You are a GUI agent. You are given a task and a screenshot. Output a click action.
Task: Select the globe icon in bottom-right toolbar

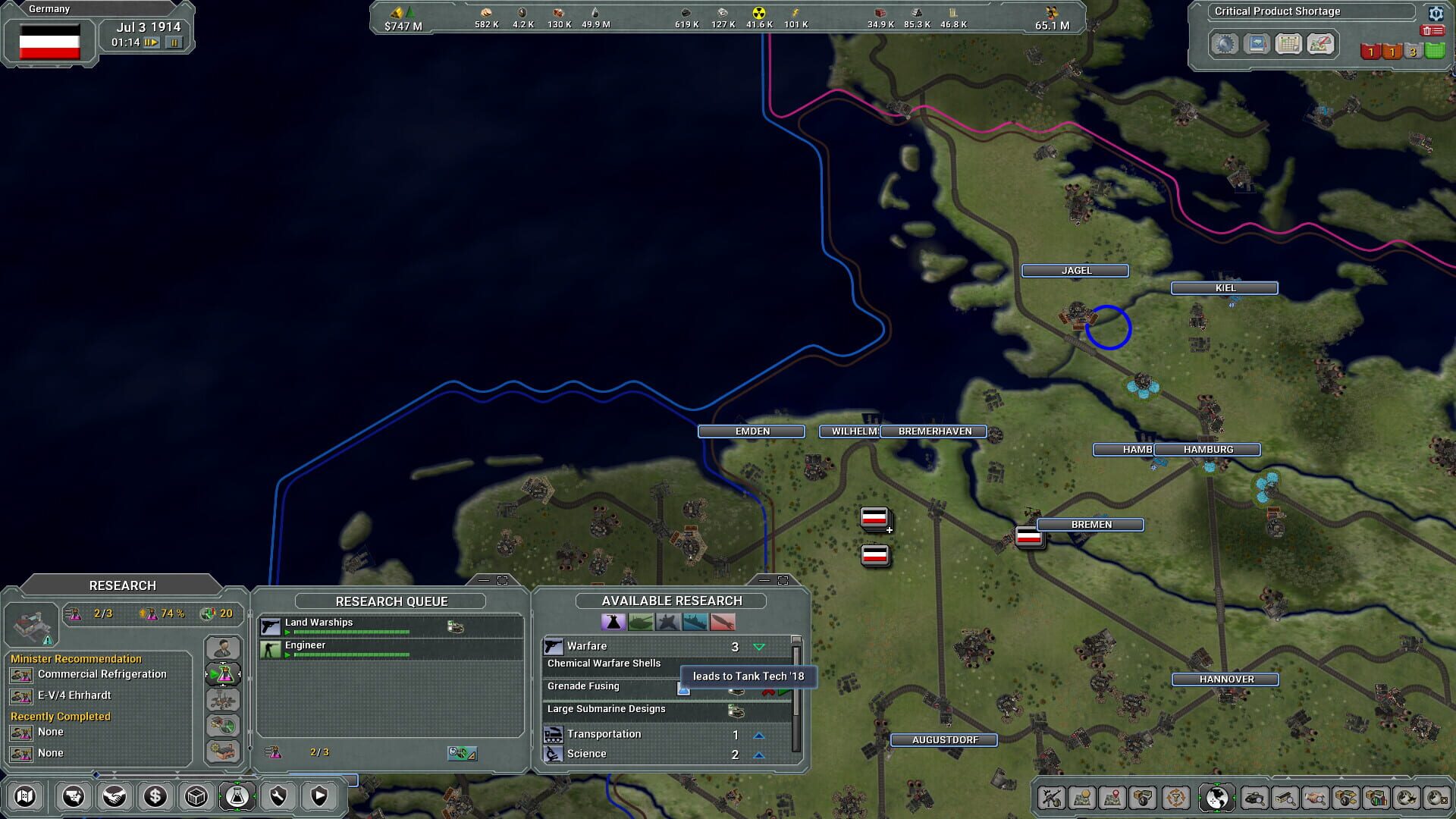click(1216, 796)
